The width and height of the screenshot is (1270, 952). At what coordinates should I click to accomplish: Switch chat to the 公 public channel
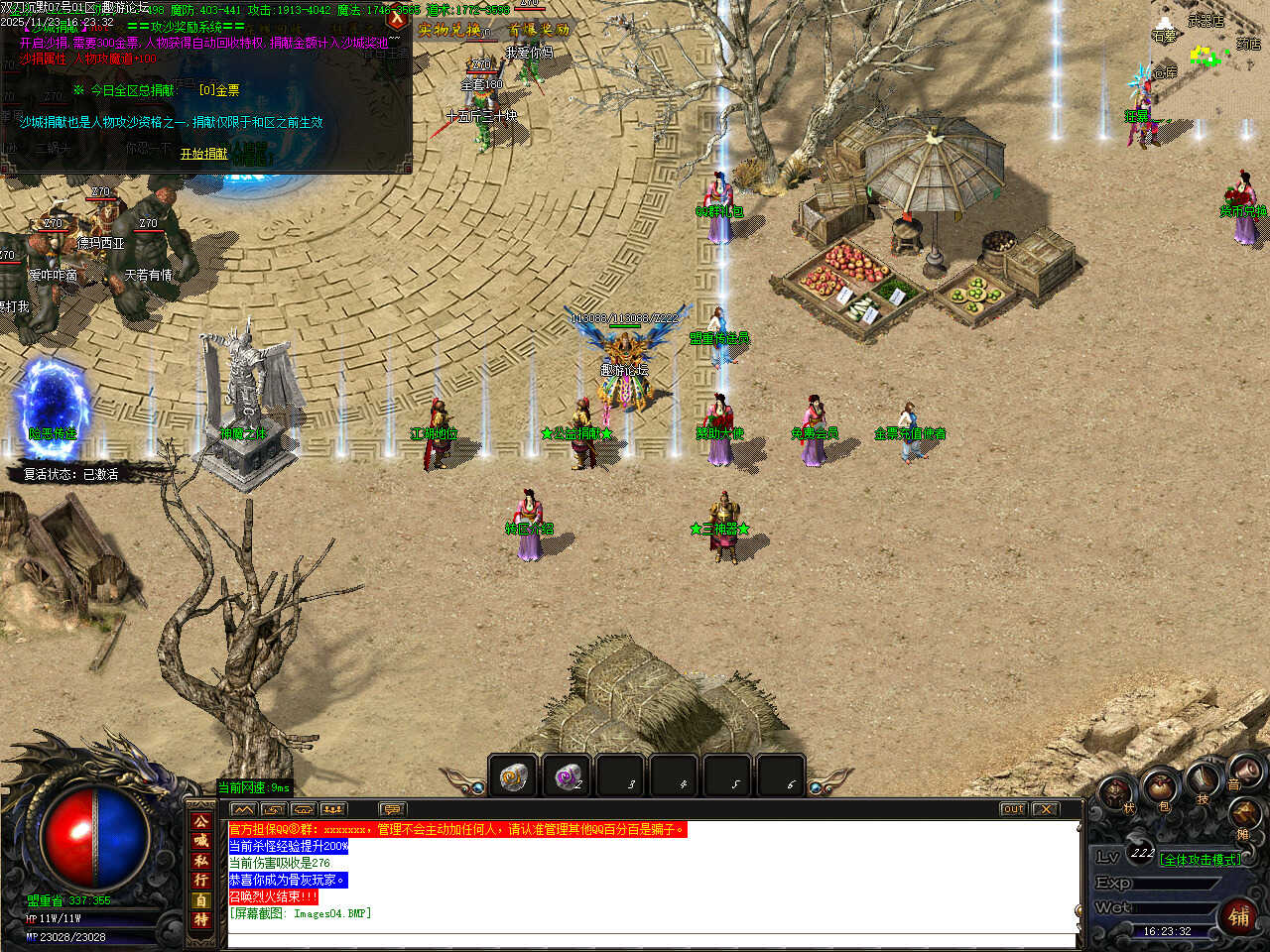pos(201,821)
